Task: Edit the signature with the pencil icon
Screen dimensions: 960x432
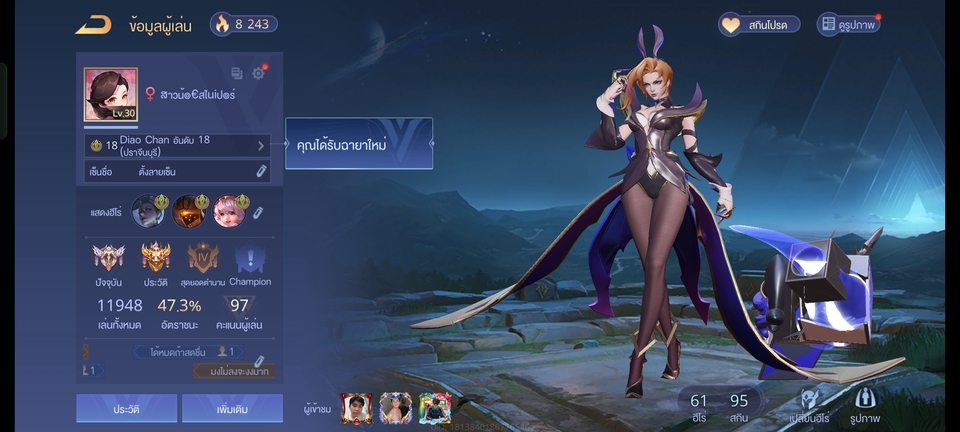Action: (x=261, y=172)
